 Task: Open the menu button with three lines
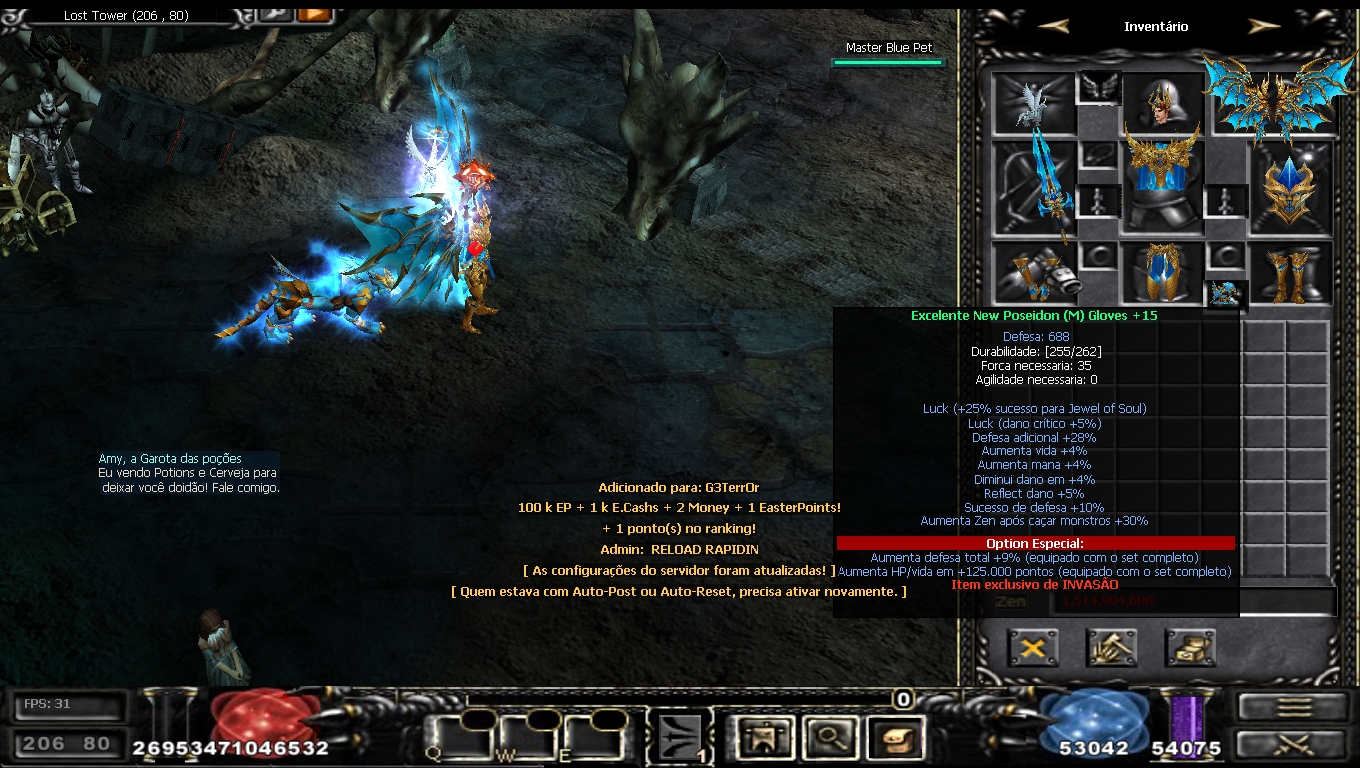[x=1294, y=707]
